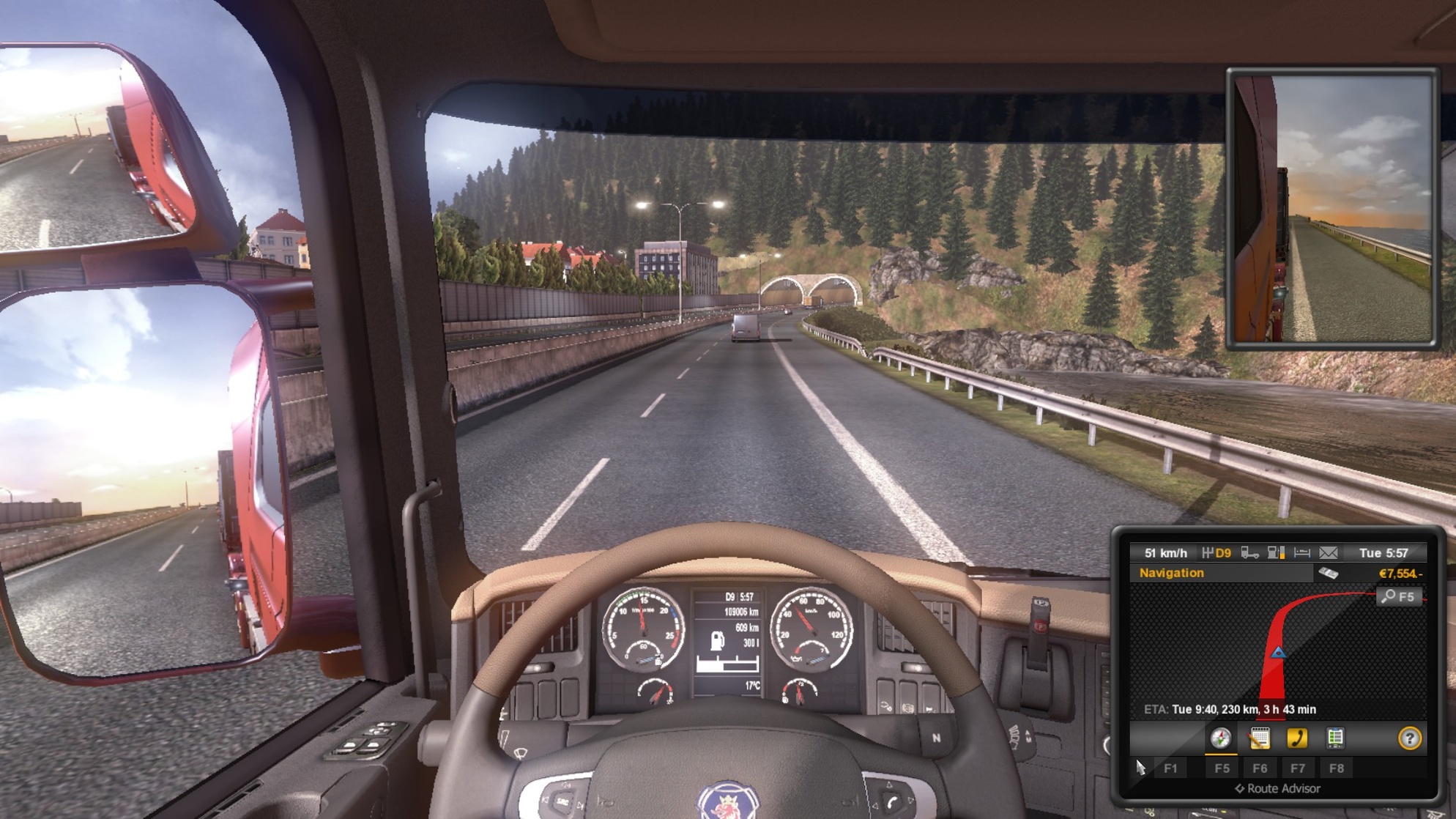Open the question mark help button
The height and width of the screenshot is (819, 1456).
coord(1409,738)
